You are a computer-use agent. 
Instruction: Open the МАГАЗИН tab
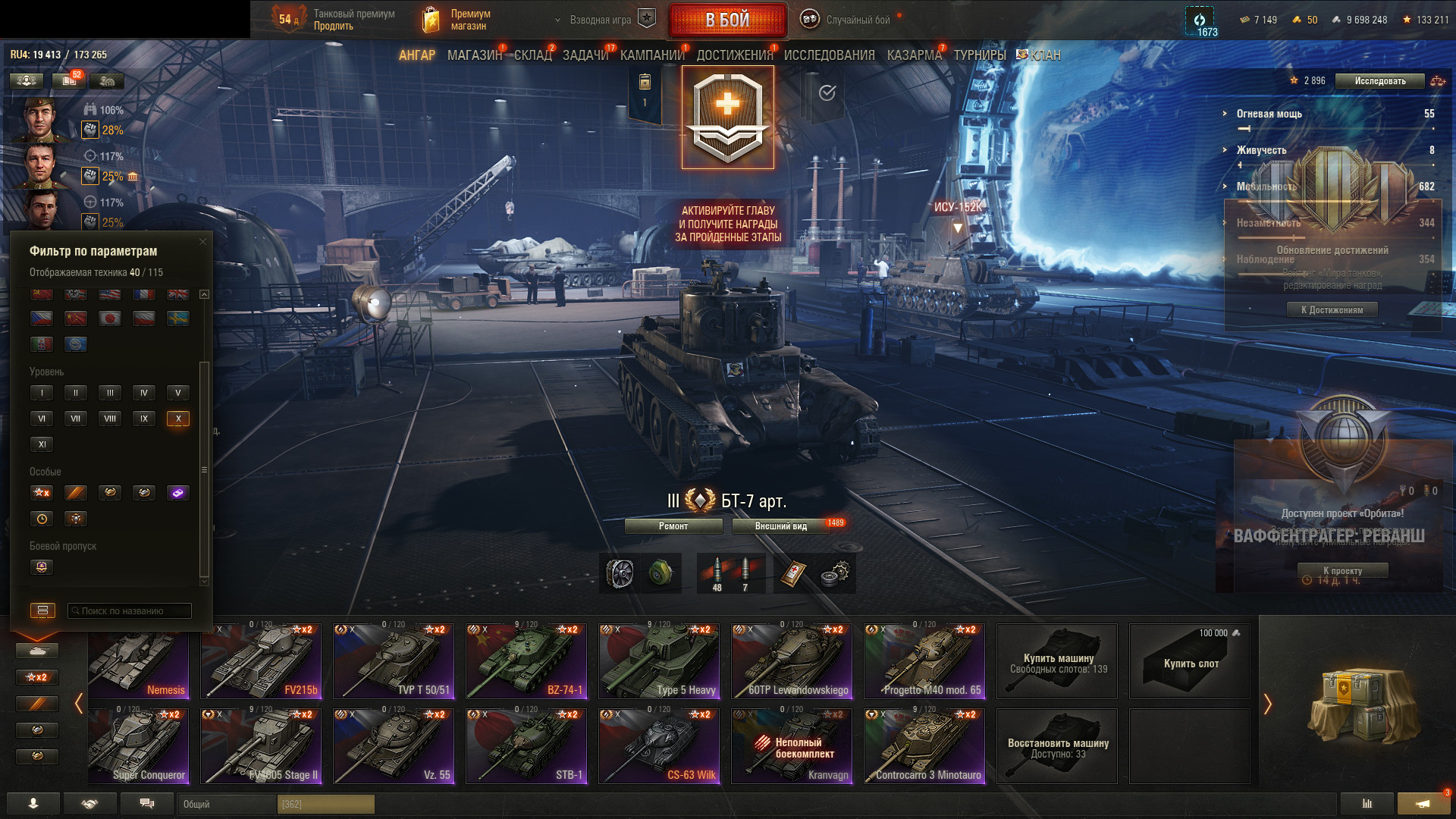click(474, 55)
